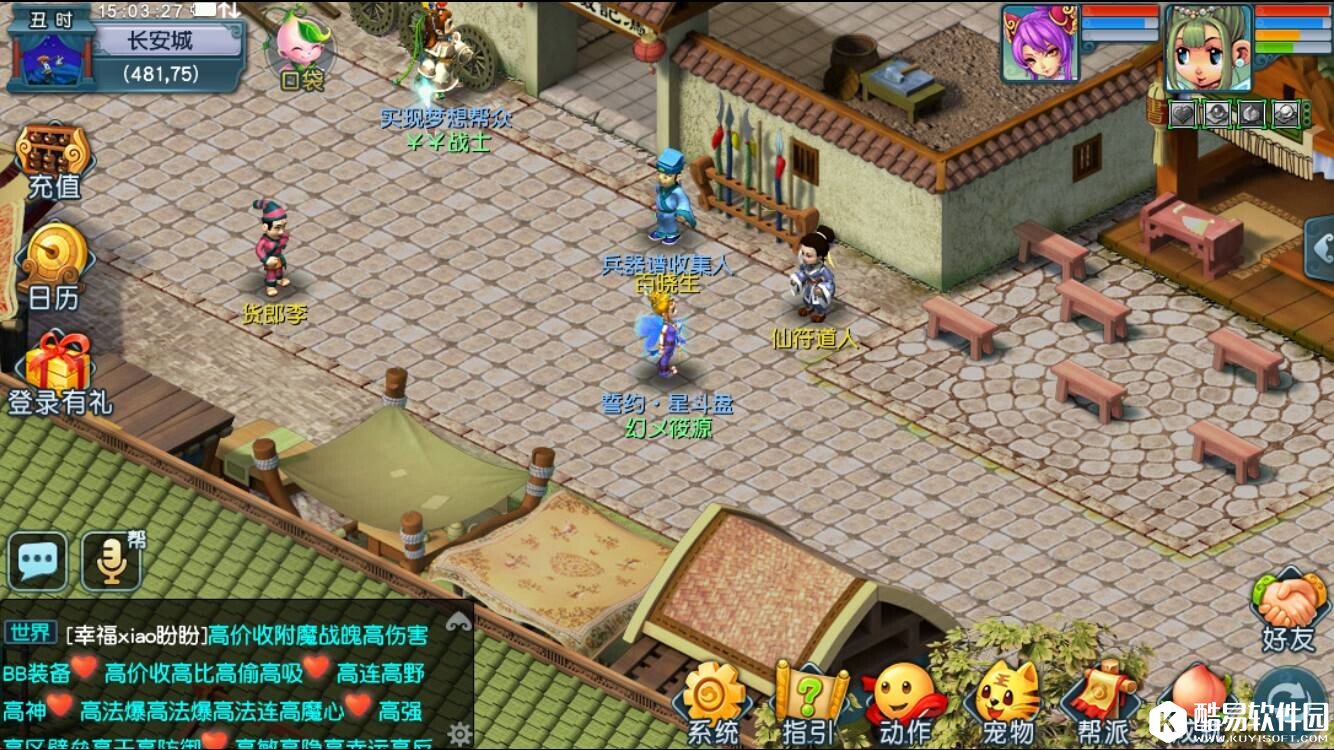Open the 长安城 map panel
The height and width of the screenshot is (750, 1334).
click(x=160, y=42)
